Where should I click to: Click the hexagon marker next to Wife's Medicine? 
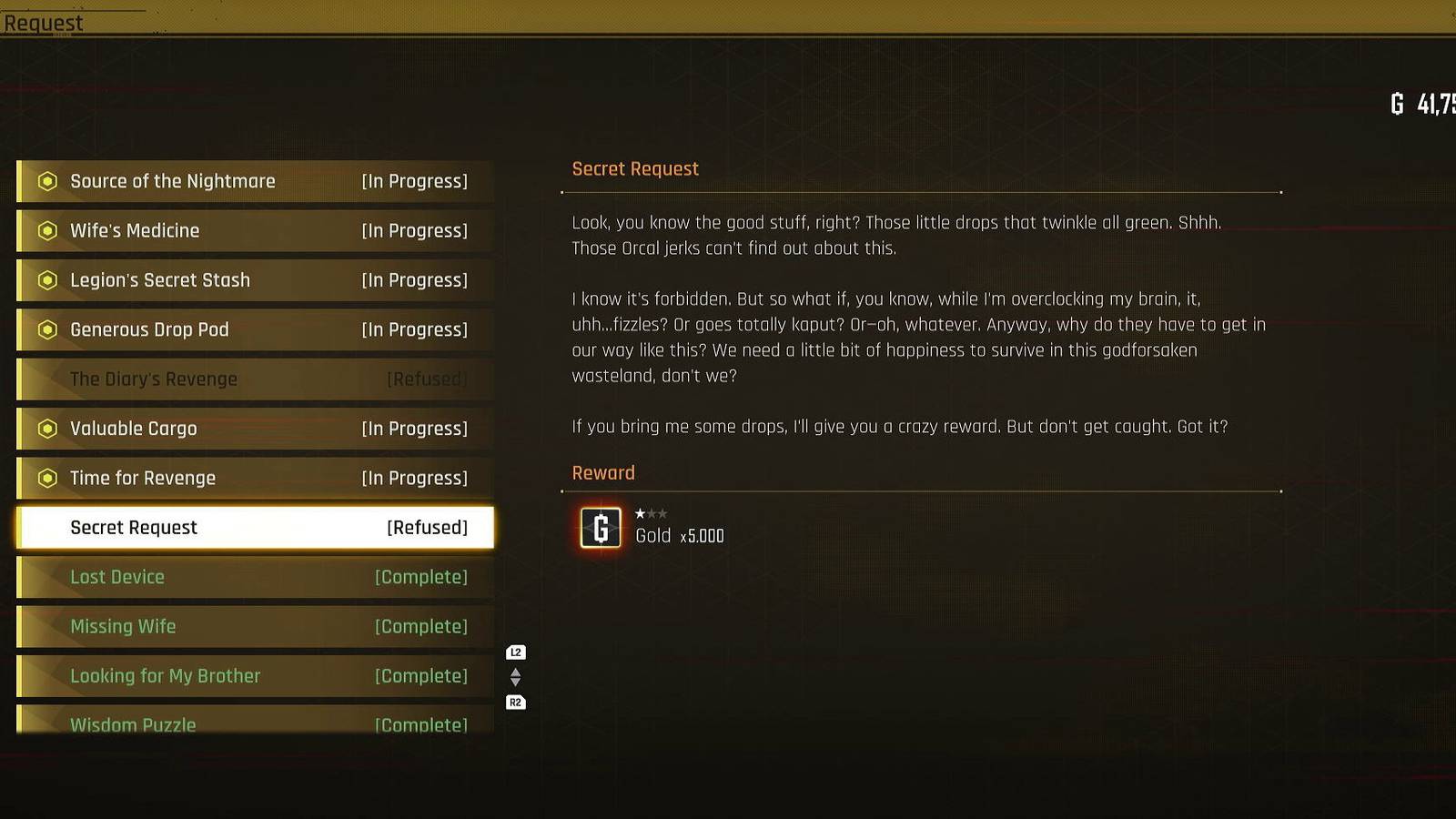pos(46,230)
